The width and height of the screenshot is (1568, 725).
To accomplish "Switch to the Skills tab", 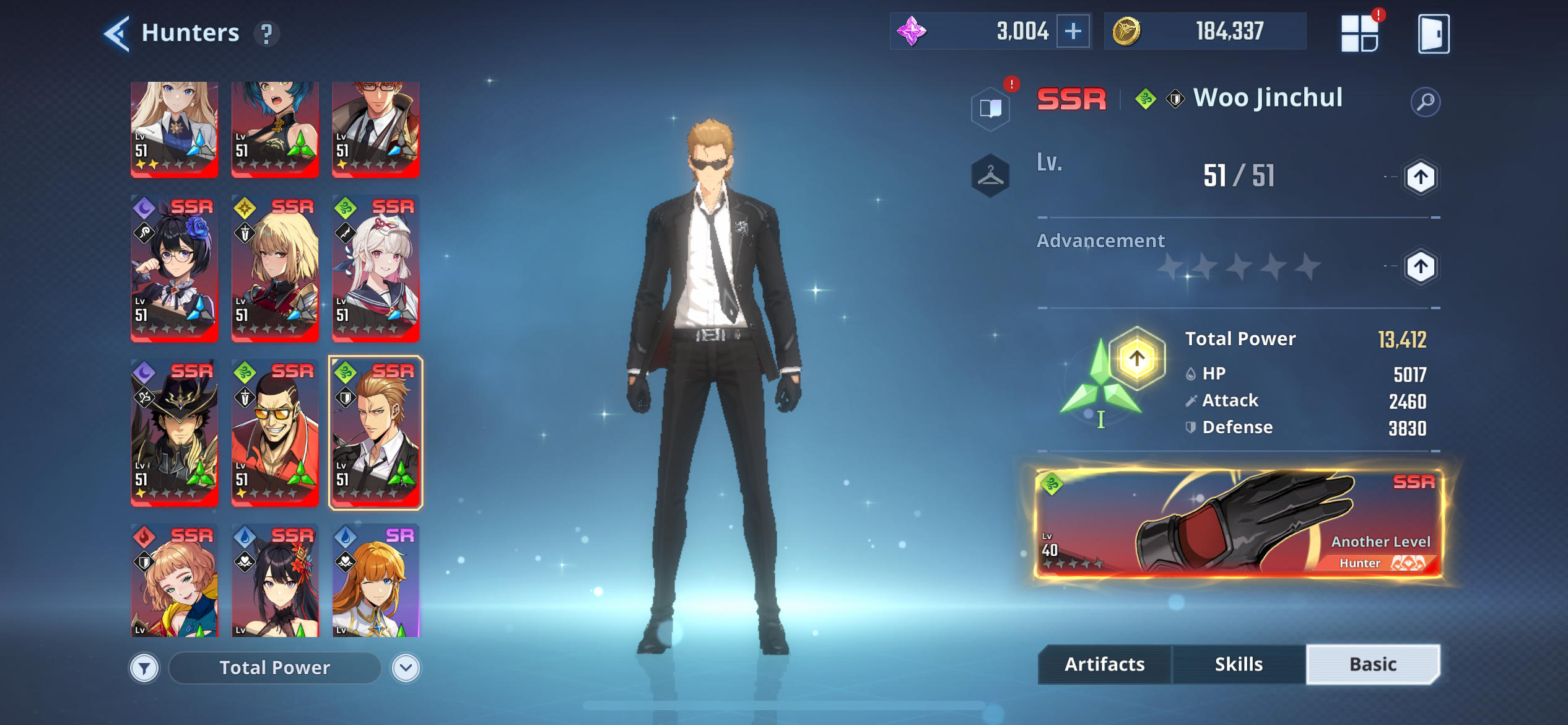I will 1239,664.
